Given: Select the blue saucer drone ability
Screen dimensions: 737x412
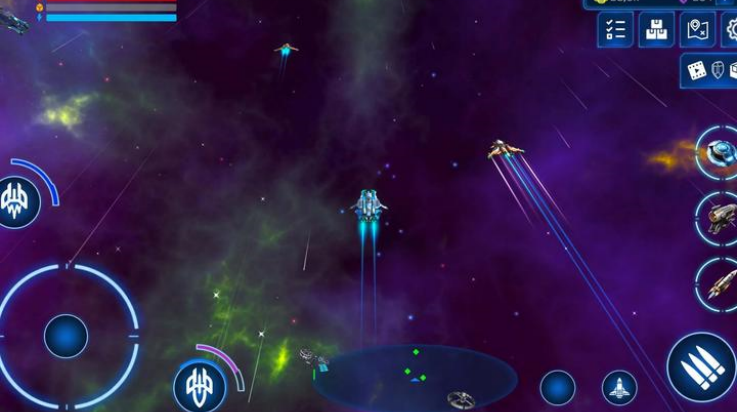Looking at the screenshot, I should [717, 152].
